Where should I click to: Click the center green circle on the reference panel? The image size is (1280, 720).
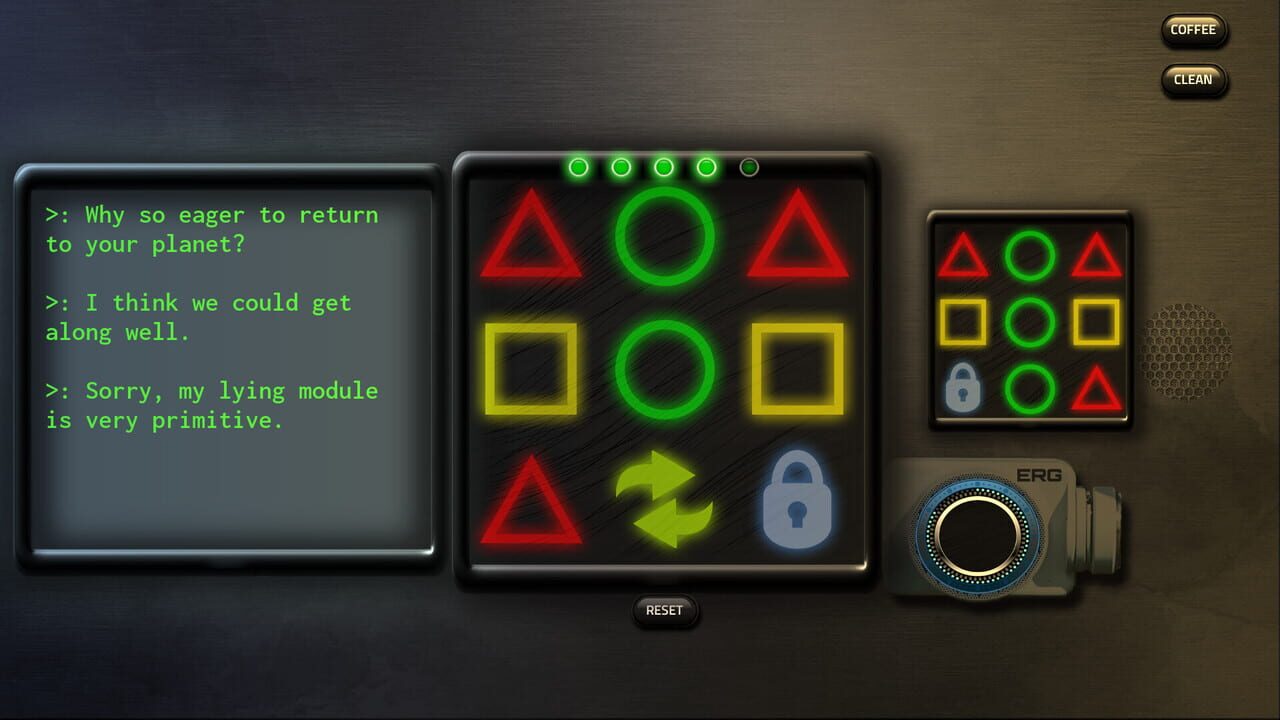[1030, 322]
